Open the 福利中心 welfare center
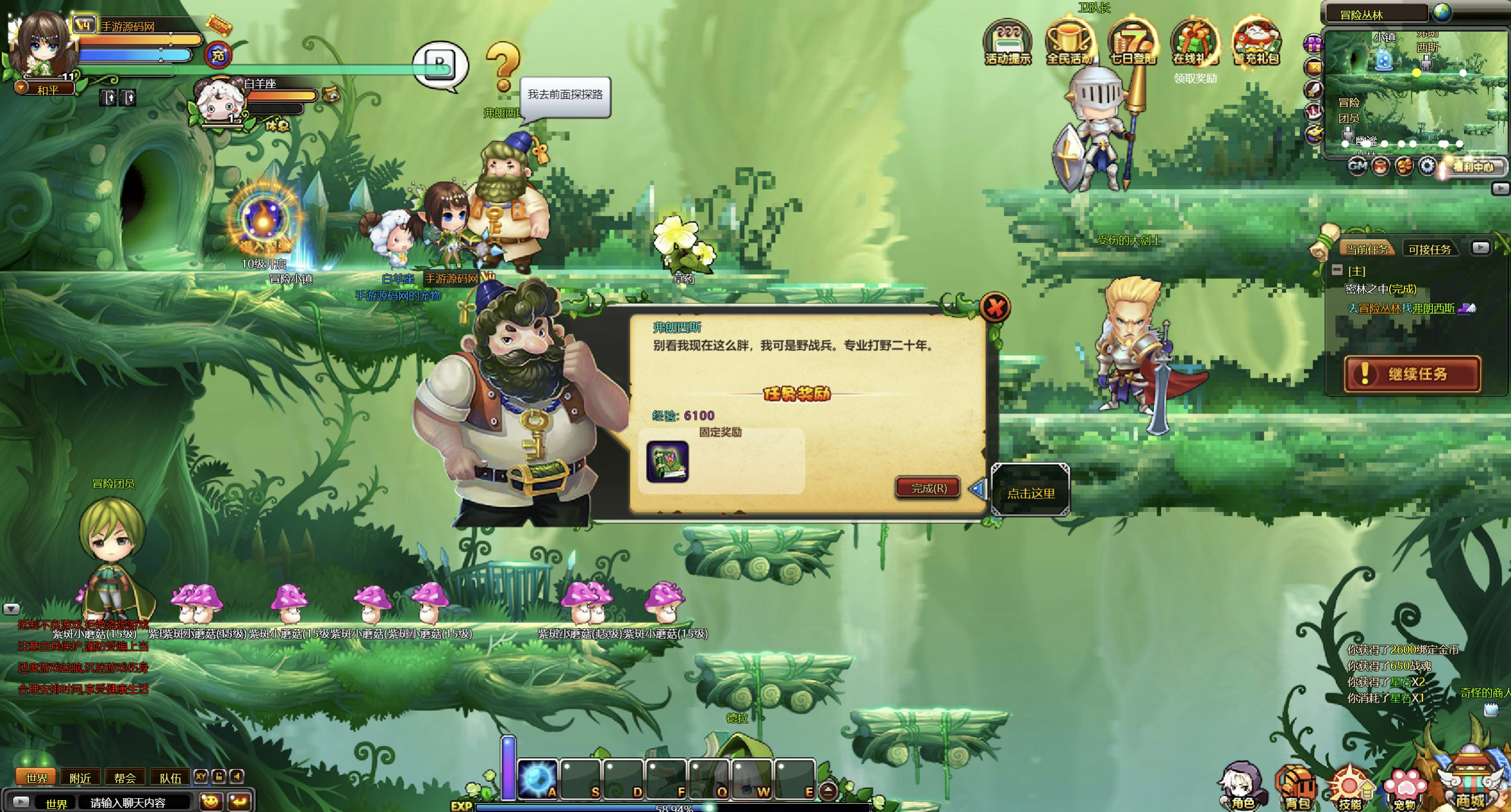The width and height of the screenshot is (1511, 812). click(x=1473, y=167)
